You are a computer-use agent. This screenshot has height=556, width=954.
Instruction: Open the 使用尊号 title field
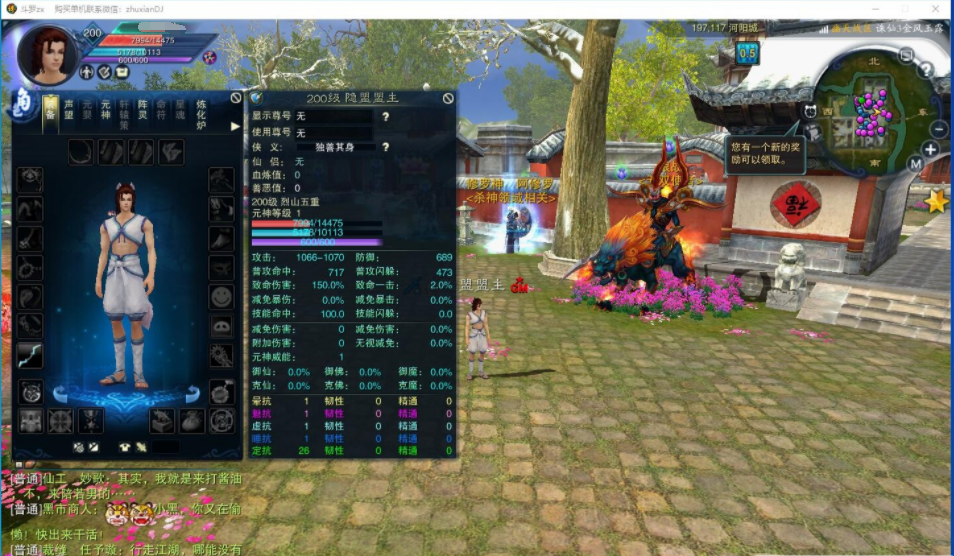point(335,132)
